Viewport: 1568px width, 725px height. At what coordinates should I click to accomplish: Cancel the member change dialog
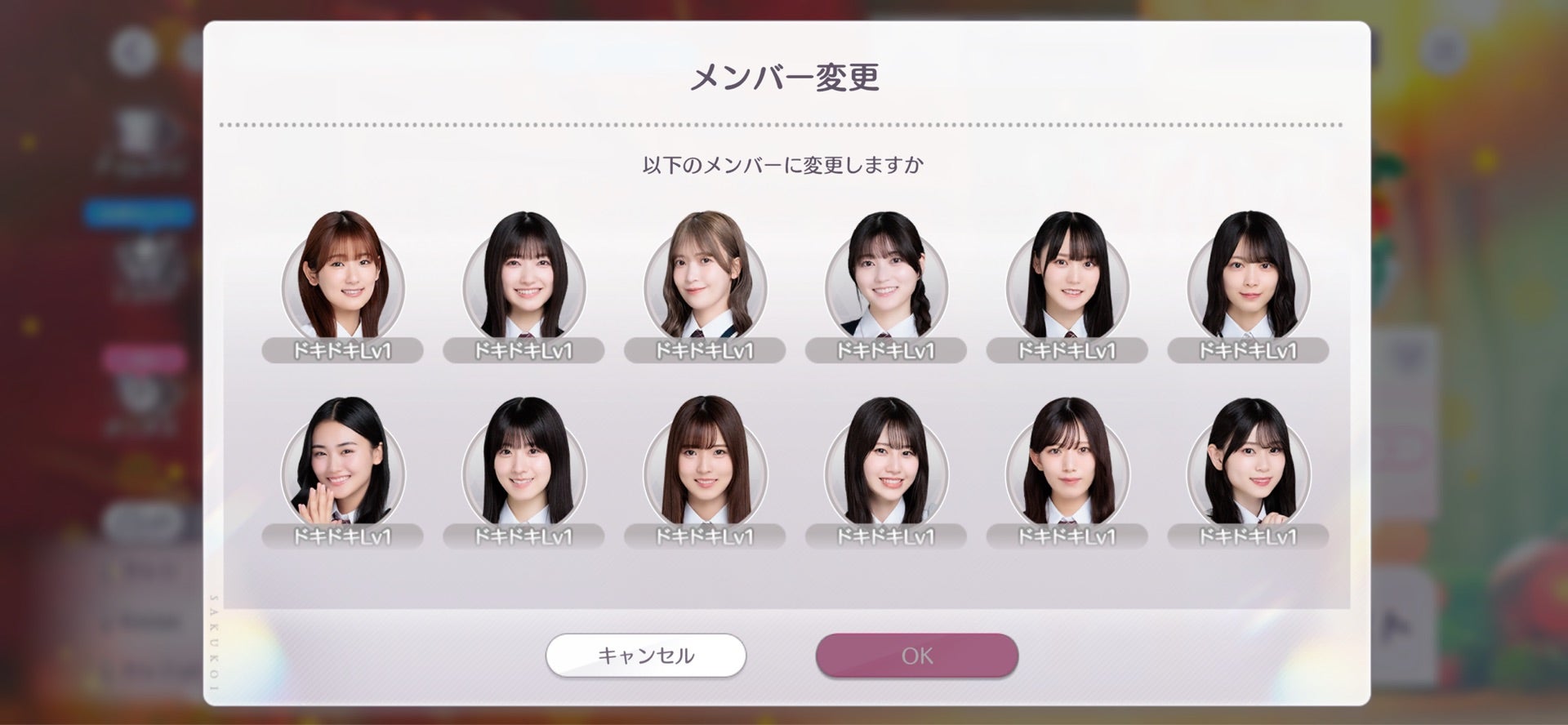click(645, 656)
